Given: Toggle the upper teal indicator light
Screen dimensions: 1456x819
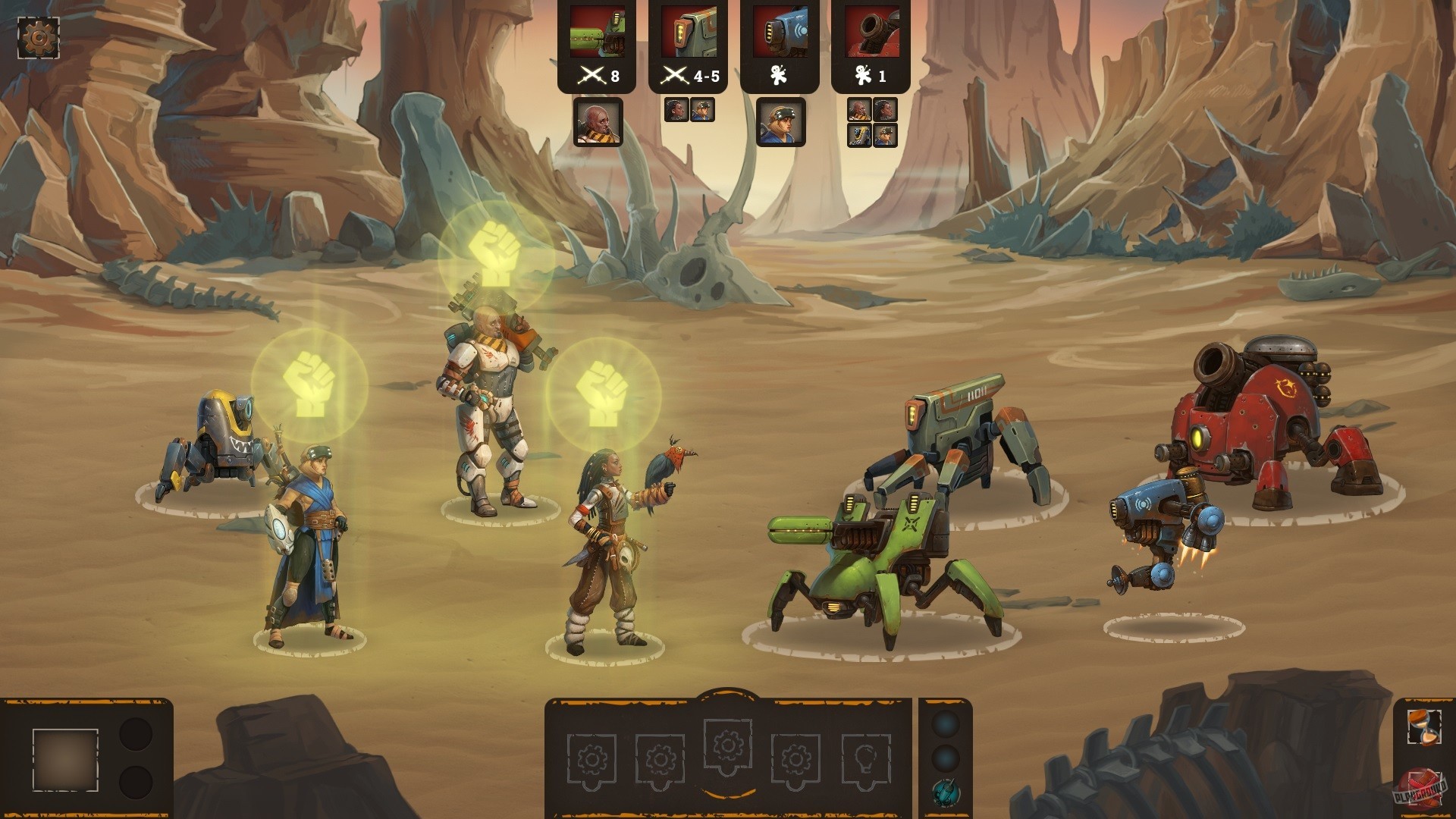Looking at the screenshot, I should tap(944, 724).
